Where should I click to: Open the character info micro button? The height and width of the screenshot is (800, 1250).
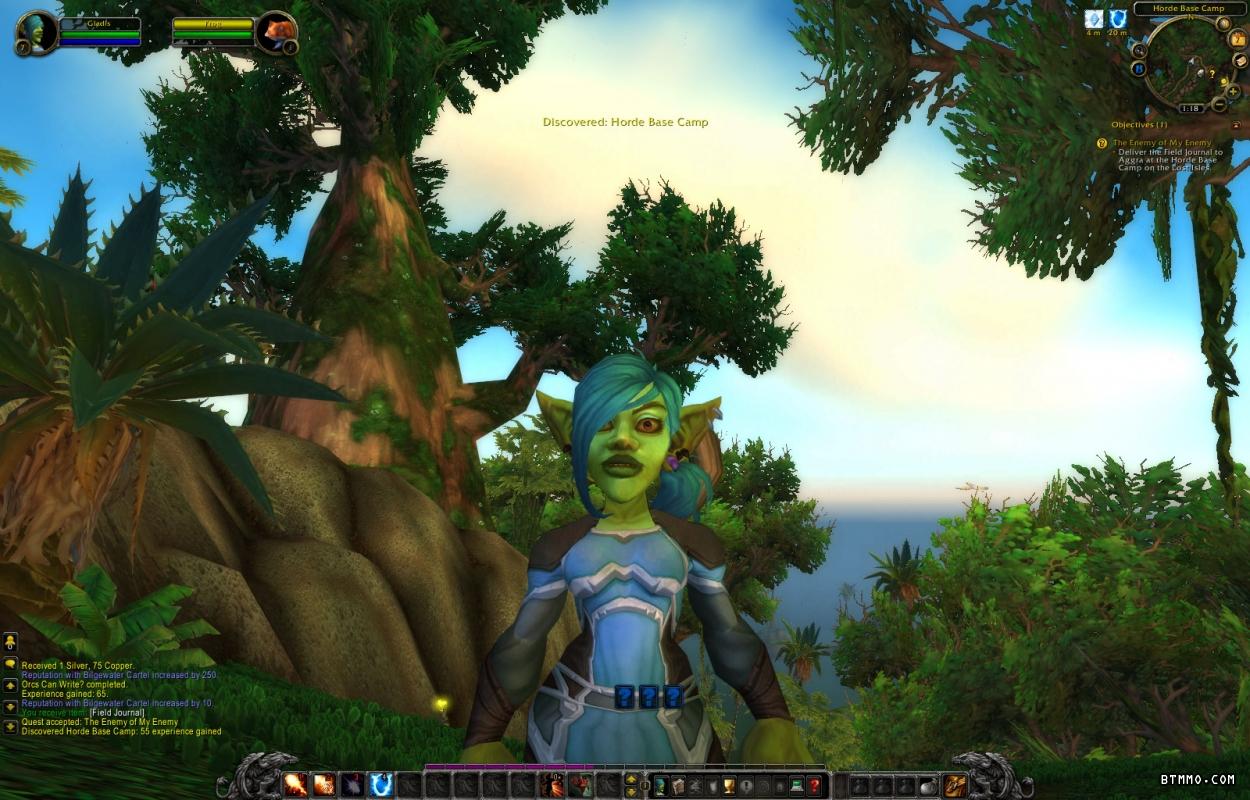661,785
